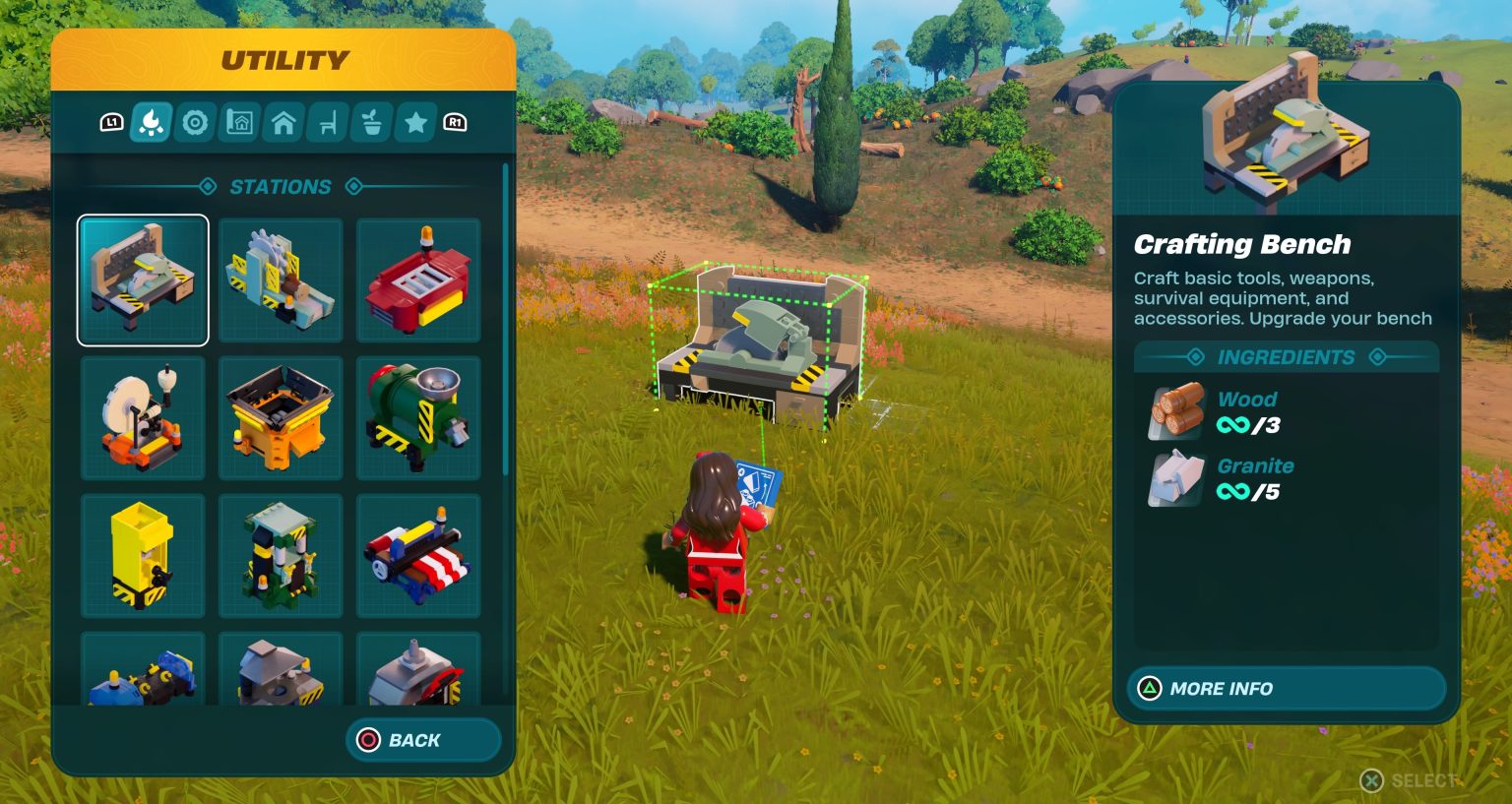Select the Spinning Wheel station thumbnail
1512x804 pixels.
click(143, 417)
